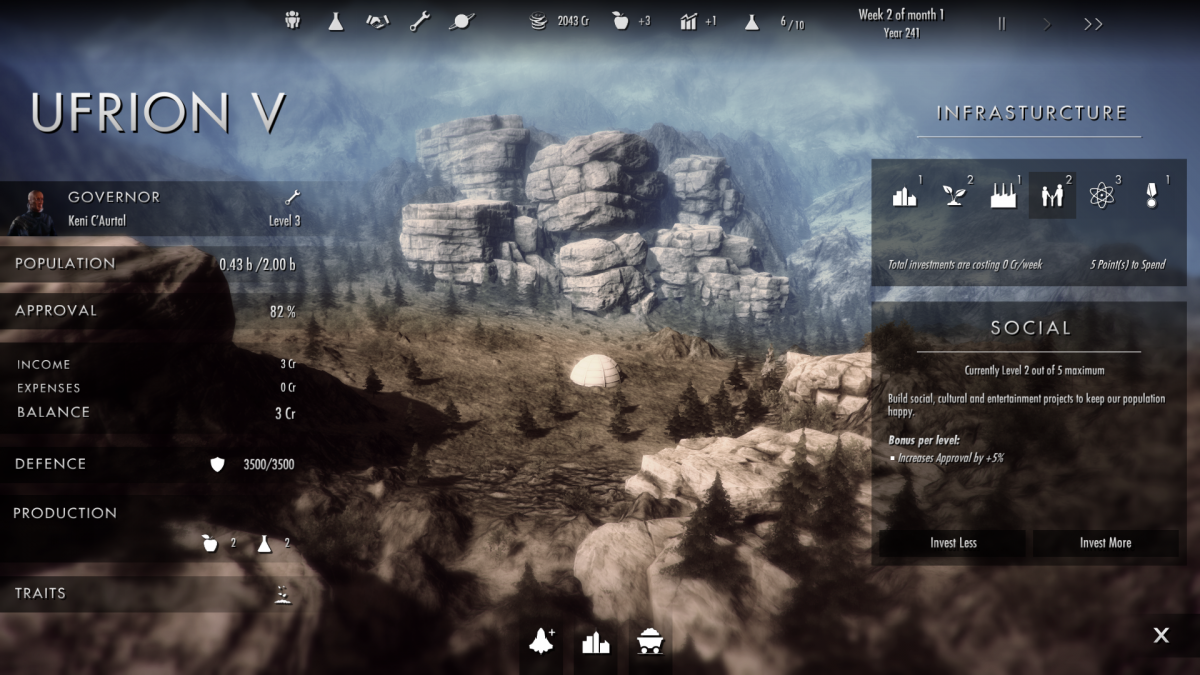Select the plant sprout infrastructure category
The height and width of the screenshot is (675, 1200).
[954, 196]
